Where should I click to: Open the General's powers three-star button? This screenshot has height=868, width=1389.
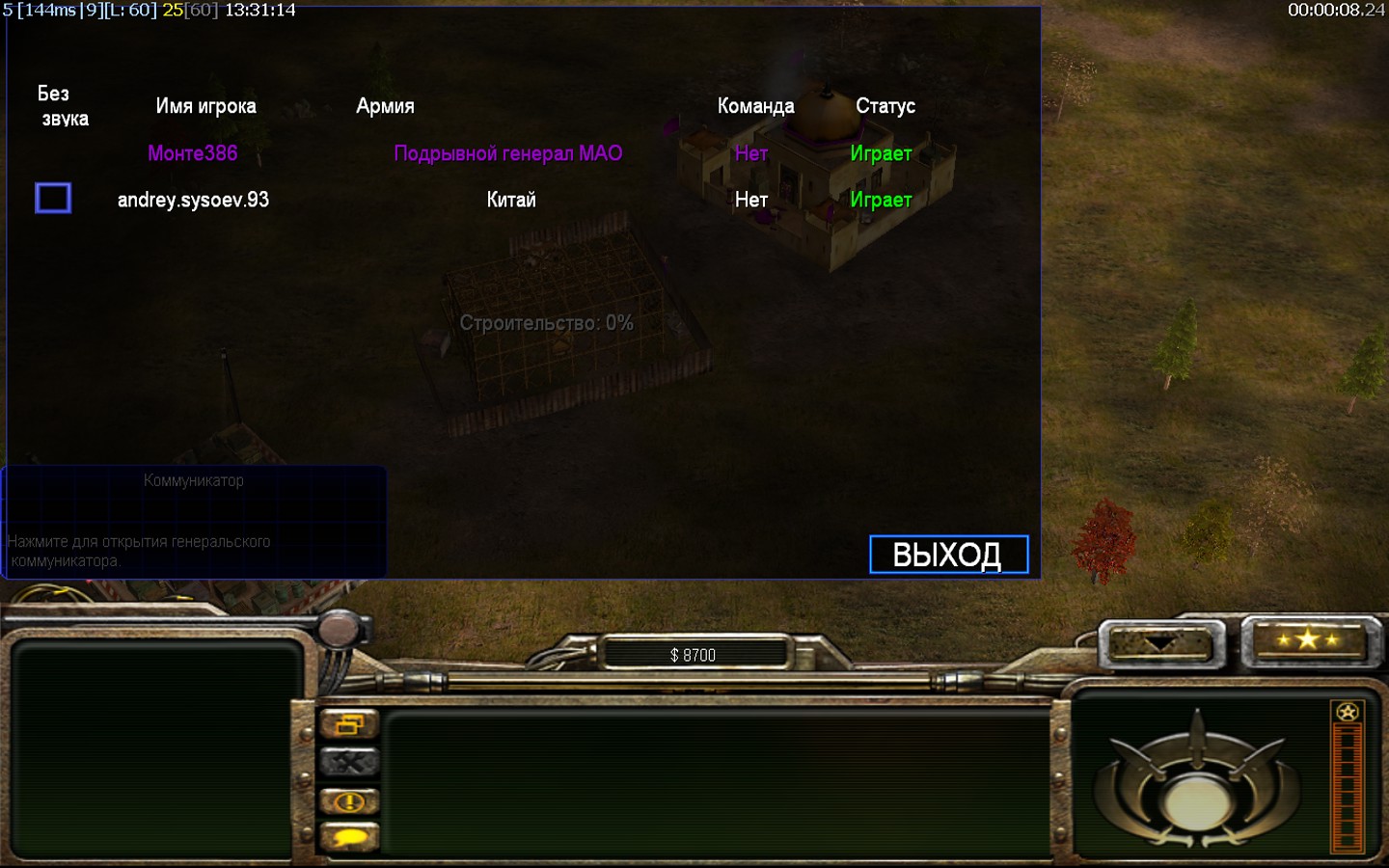1308,639
